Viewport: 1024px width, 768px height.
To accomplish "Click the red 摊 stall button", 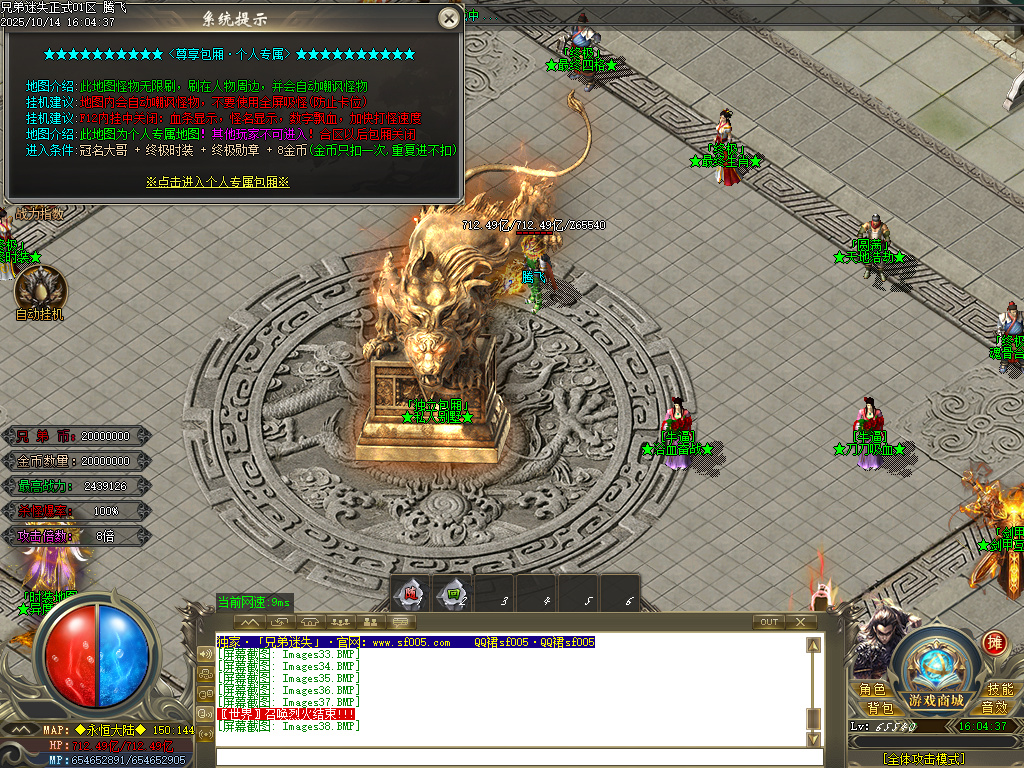I will tap(994, 642).
